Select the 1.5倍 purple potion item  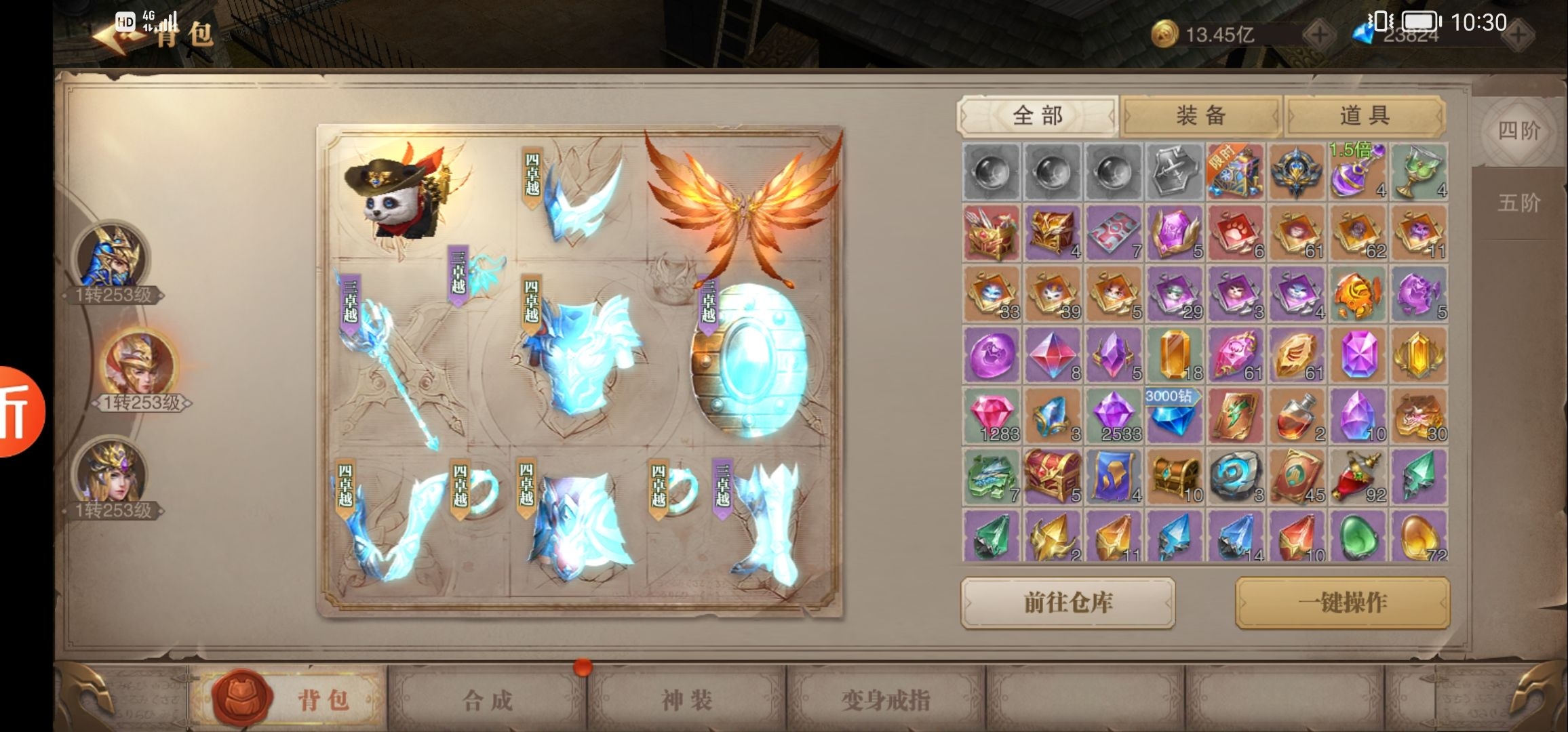click(1356, 171)
